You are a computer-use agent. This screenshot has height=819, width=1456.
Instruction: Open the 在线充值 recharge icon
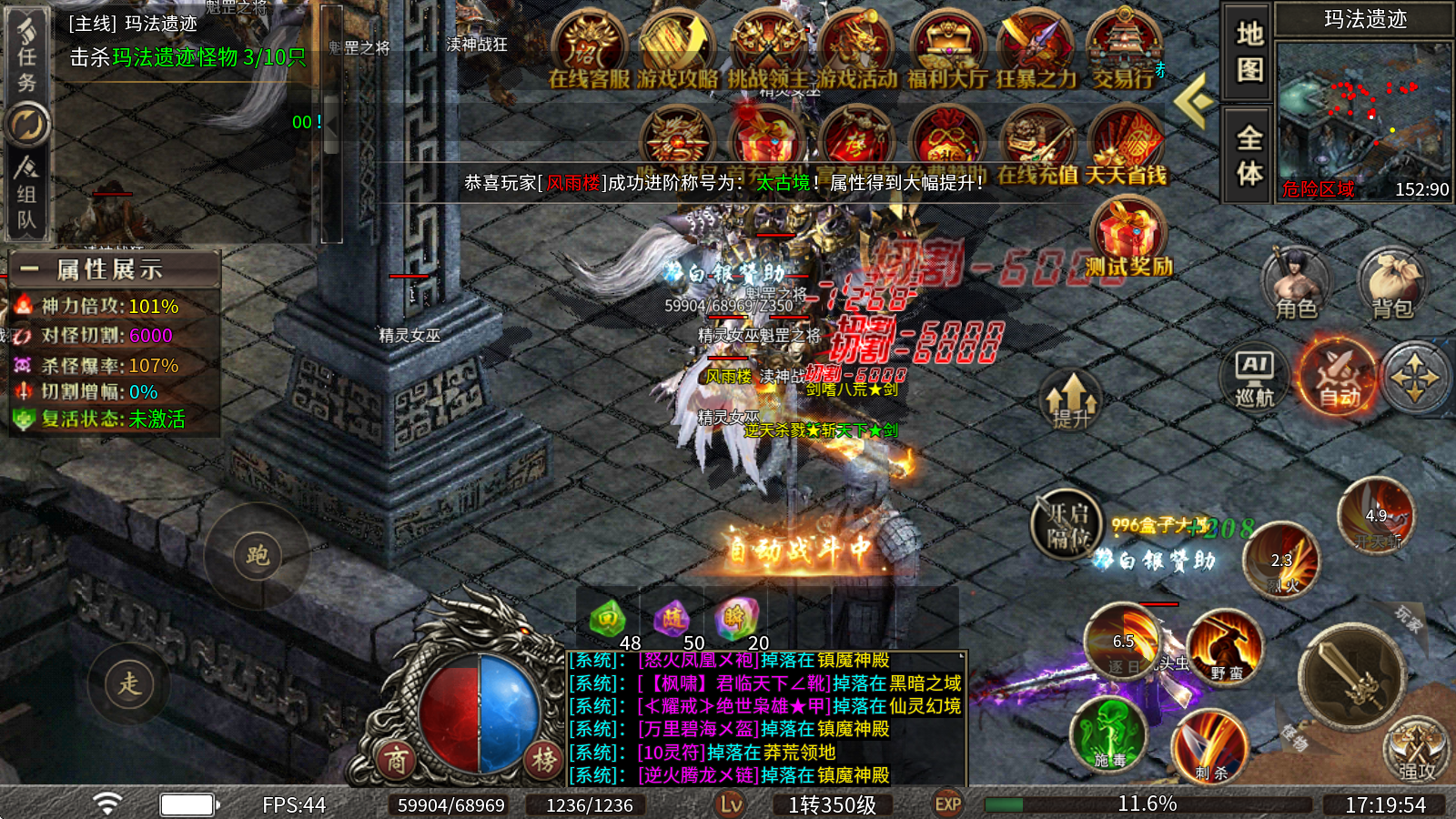1036,146
